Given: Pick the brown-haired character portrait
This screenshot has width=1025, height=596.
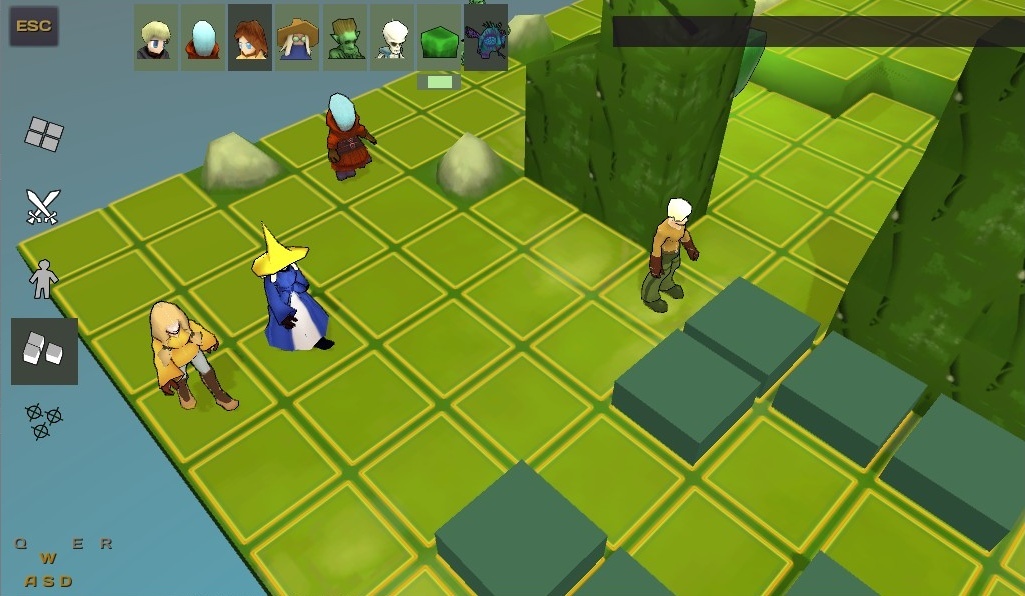Looking at the screenshot, I should coord(250,38).
